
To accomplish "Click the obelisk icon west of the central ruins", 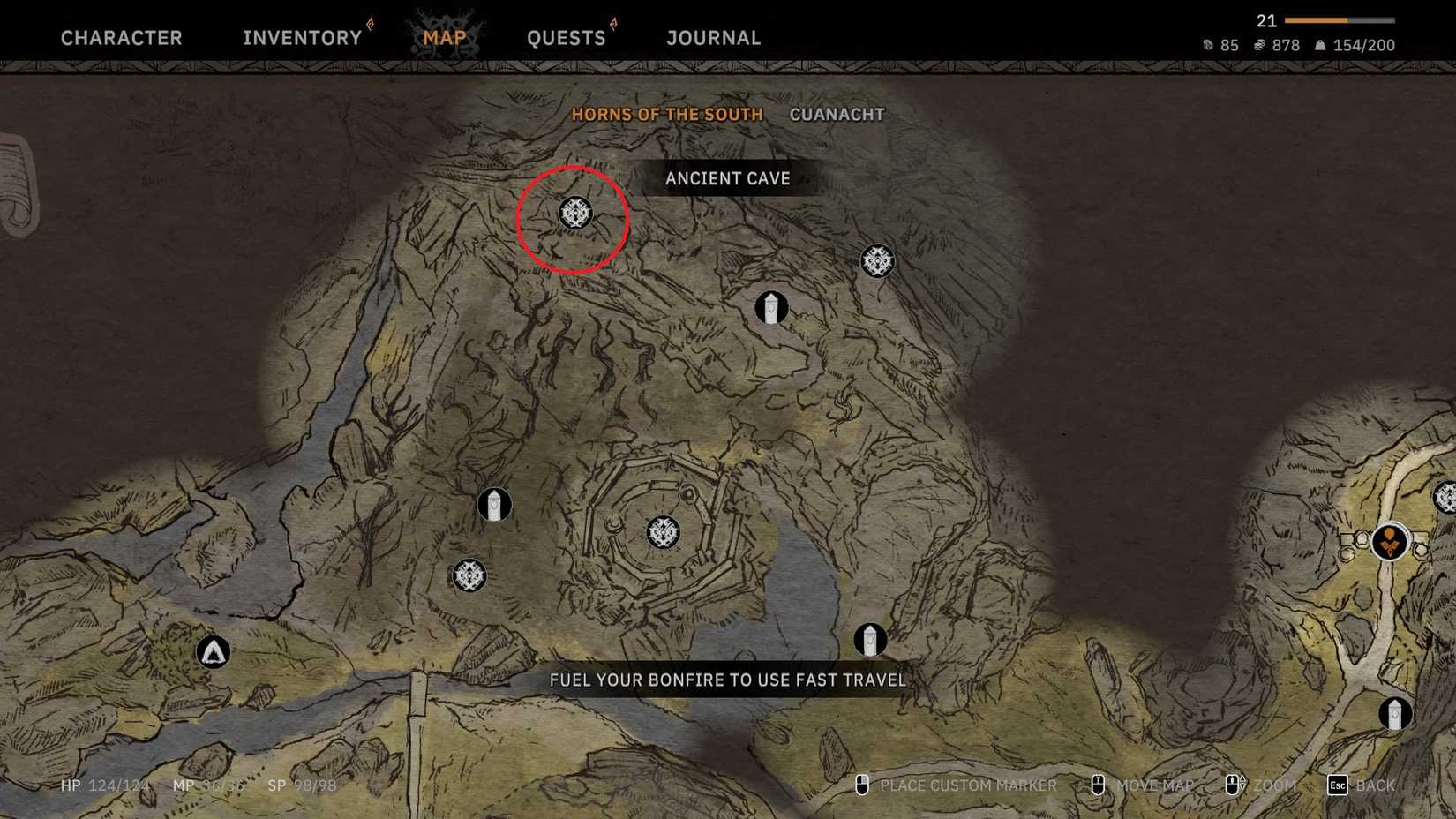I will (494, 504).
